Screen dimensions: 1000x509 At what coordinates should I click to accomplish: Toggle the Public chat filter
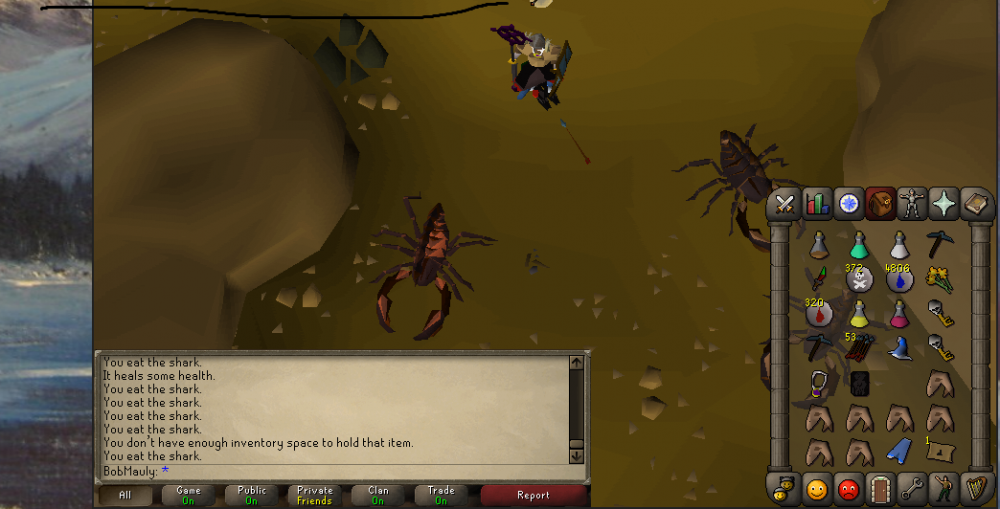[252, 495]
